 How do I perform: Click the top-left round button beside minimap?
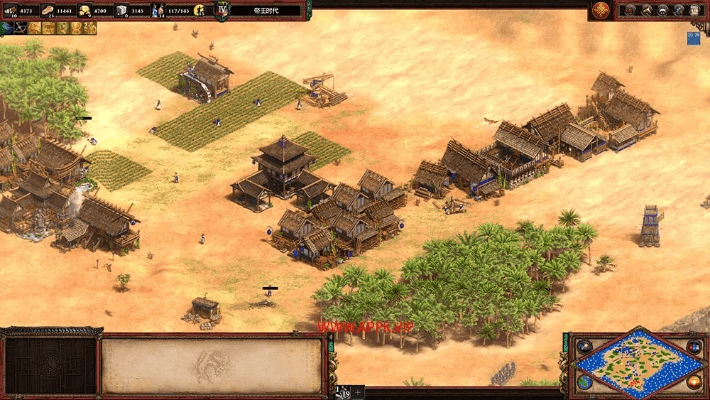(585, 347)
